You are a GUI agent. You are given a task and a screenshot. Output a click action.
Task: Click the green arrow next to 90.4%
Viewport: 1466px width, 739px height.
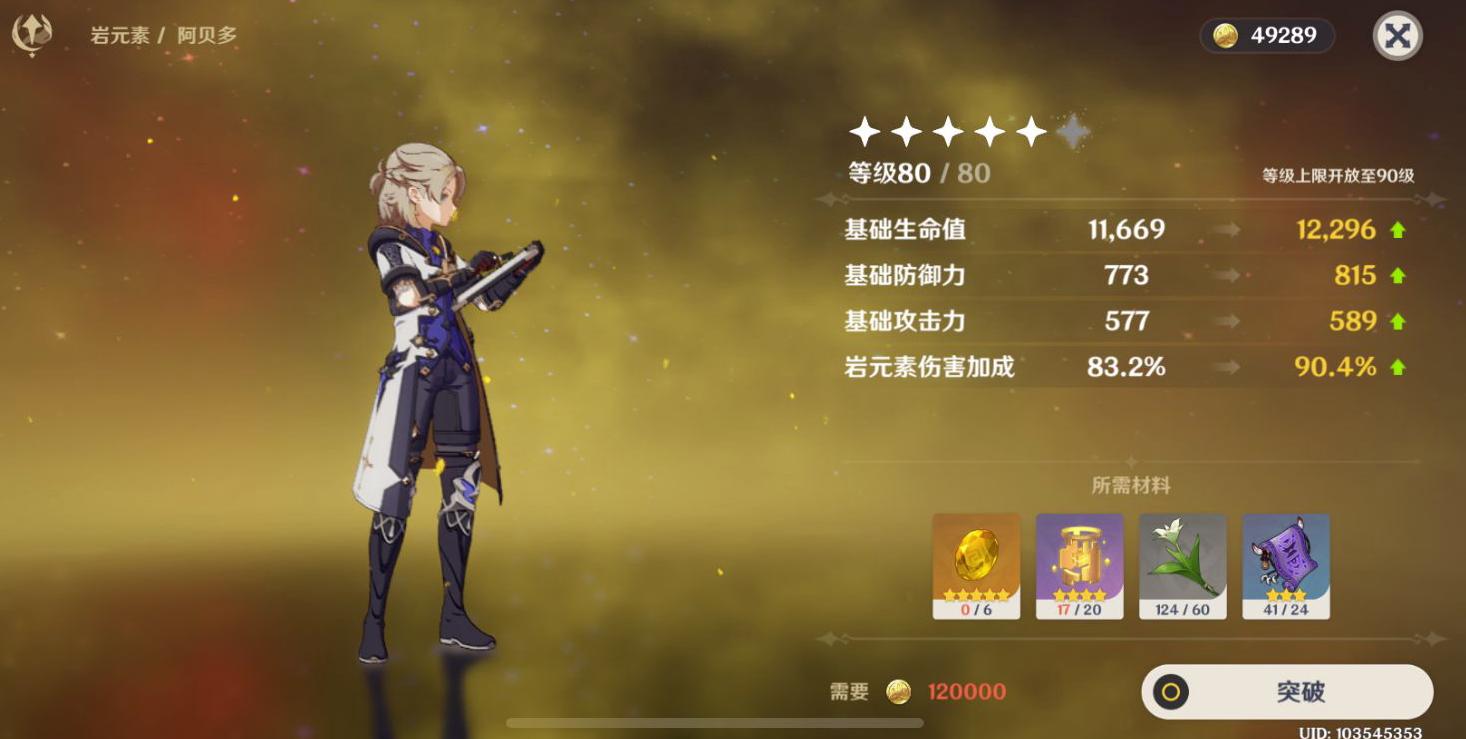click(x=1399, y=367)
